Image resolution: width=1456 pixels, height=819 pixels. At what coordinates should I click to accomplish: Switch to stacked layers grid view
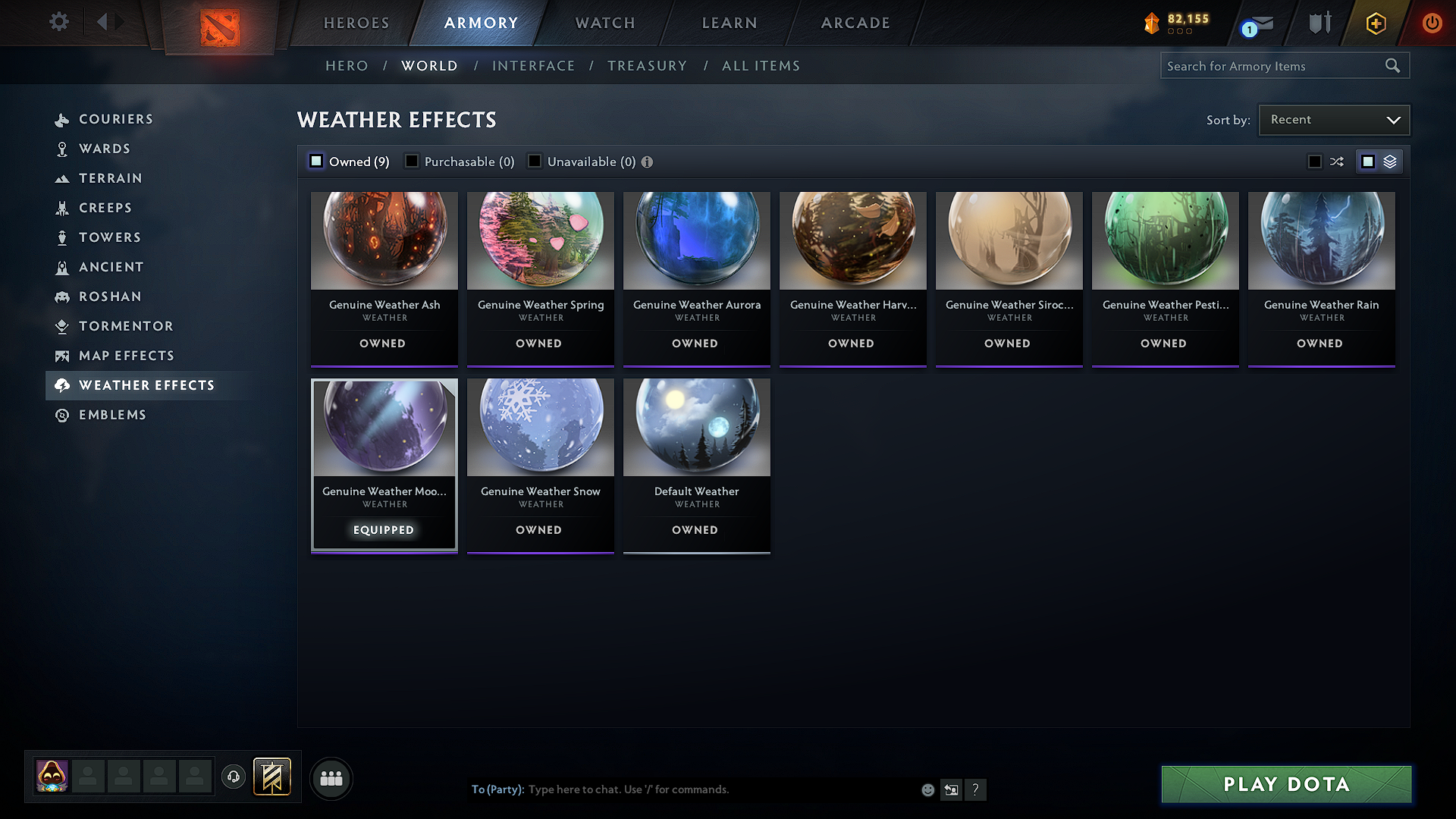click(1389, 161)
